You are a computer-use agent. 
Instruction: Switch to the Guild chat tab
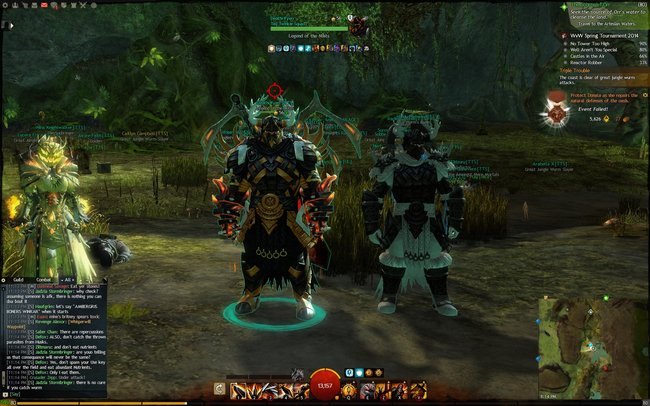pos(19,279)
